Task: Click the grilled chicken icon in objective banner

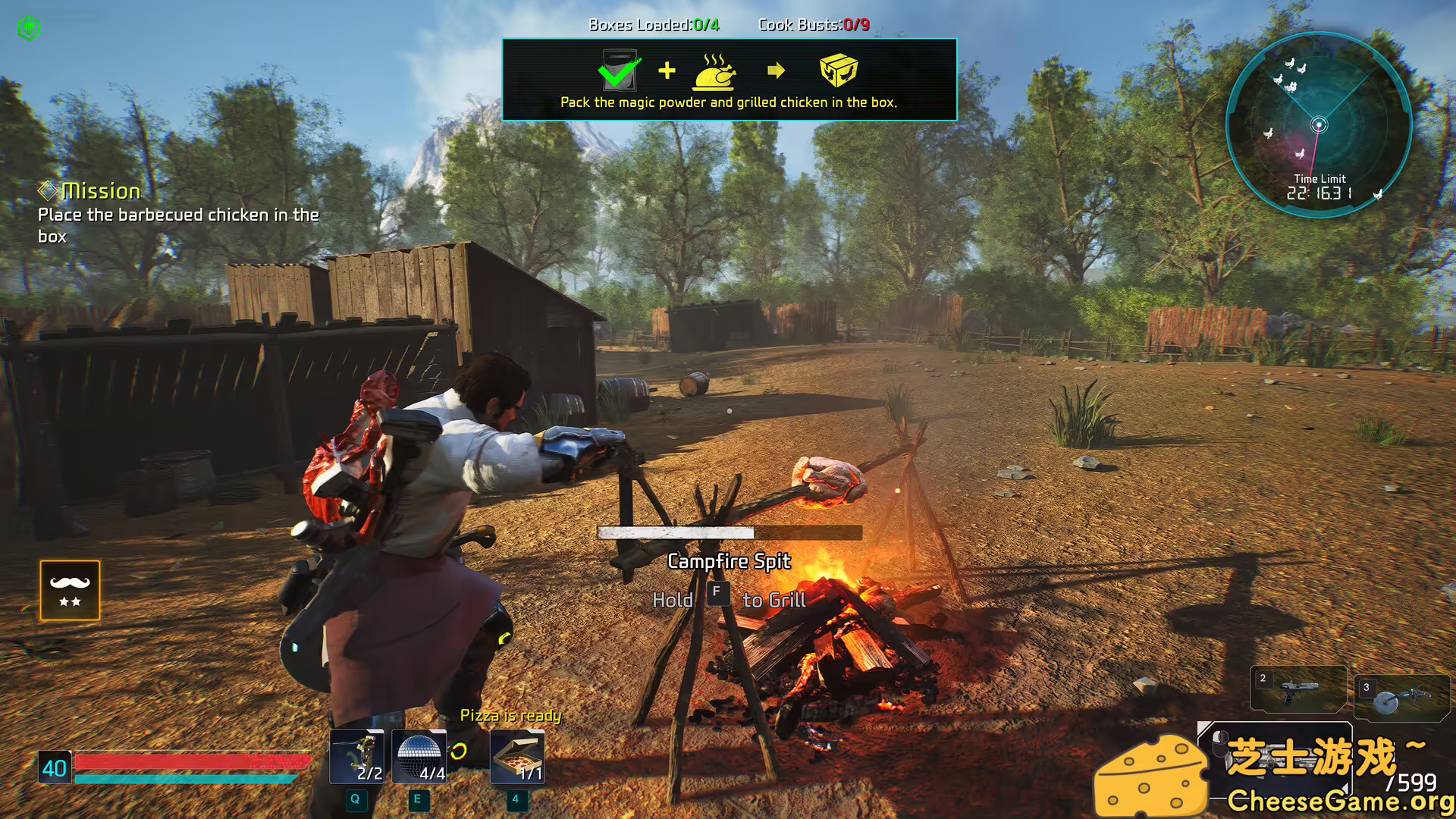Action: click(x=714, y=72)
